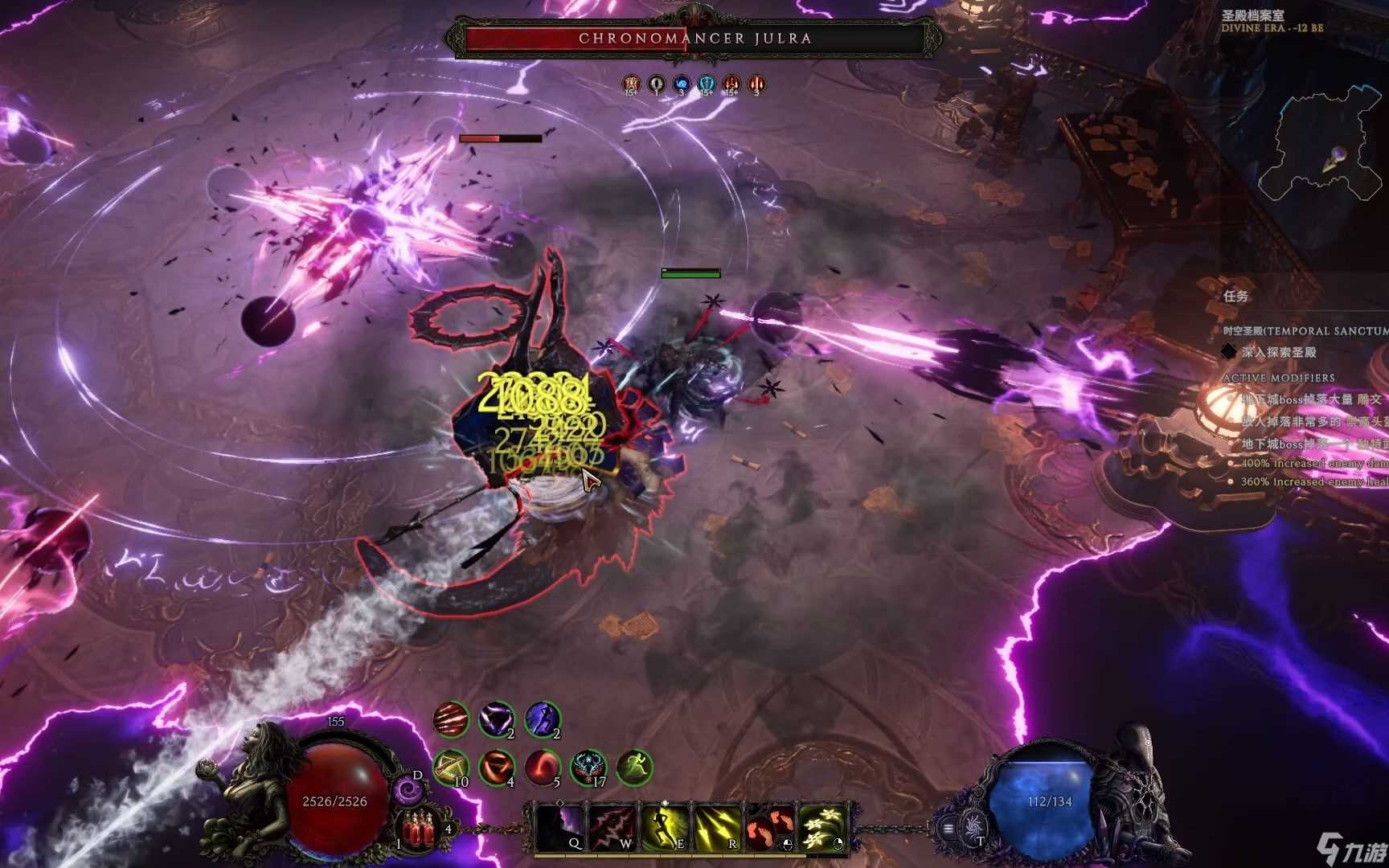Activate the yellow shuriken skill slot

point(822,826)
